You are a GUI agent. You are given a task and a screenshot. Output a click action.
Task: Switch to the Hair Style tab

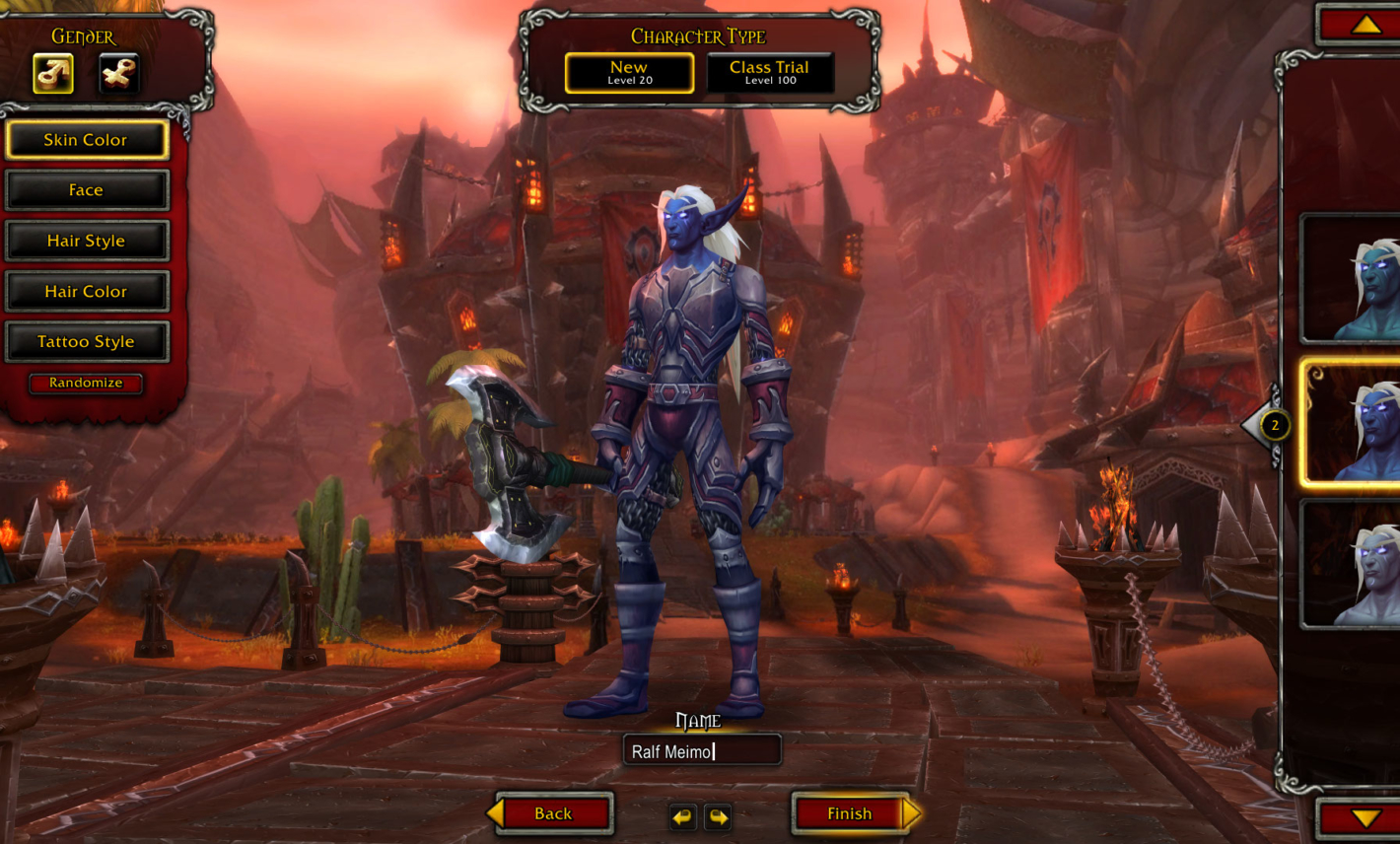87,240
